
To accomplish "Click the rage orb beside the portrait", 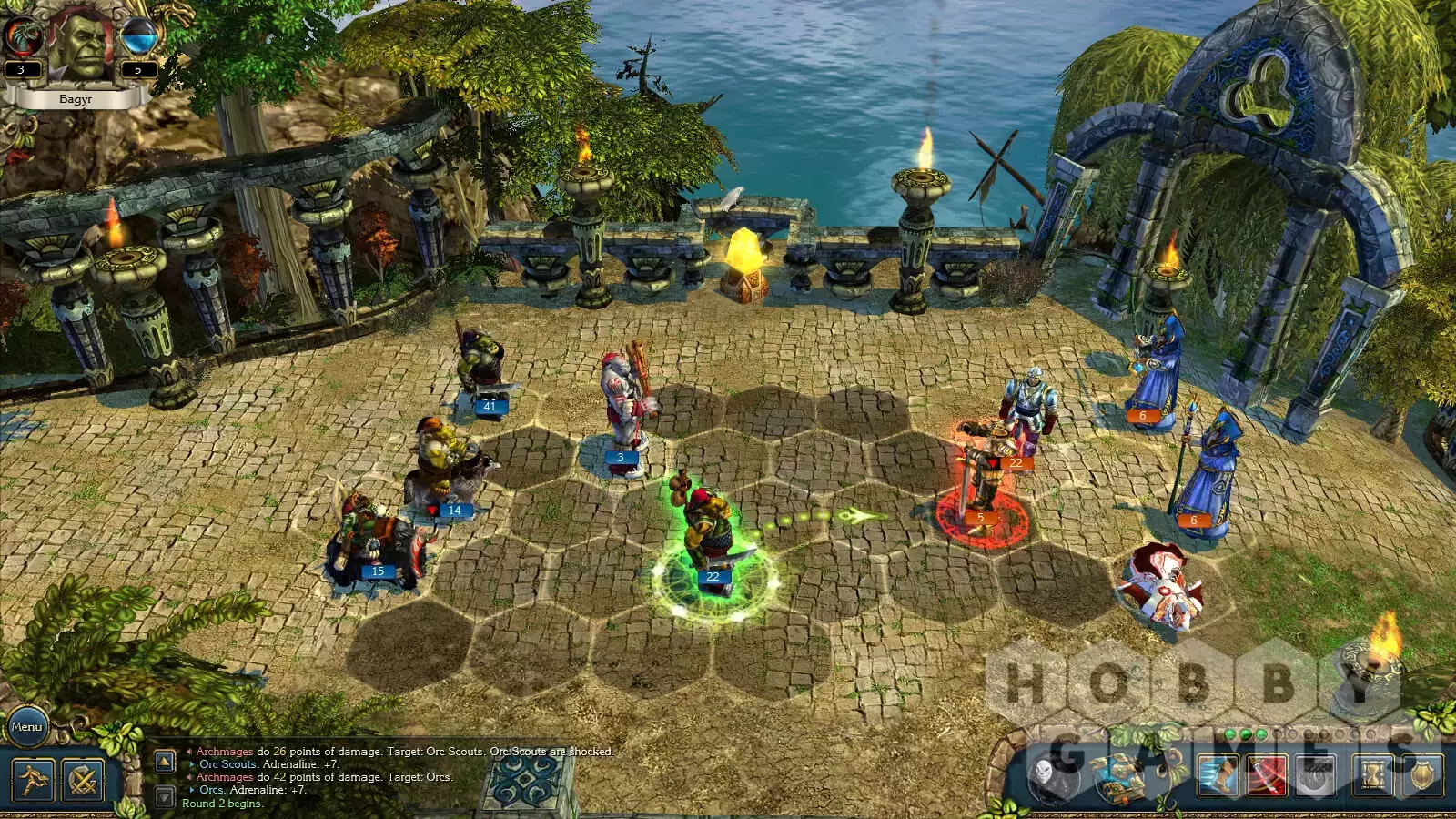I will 21,36.
